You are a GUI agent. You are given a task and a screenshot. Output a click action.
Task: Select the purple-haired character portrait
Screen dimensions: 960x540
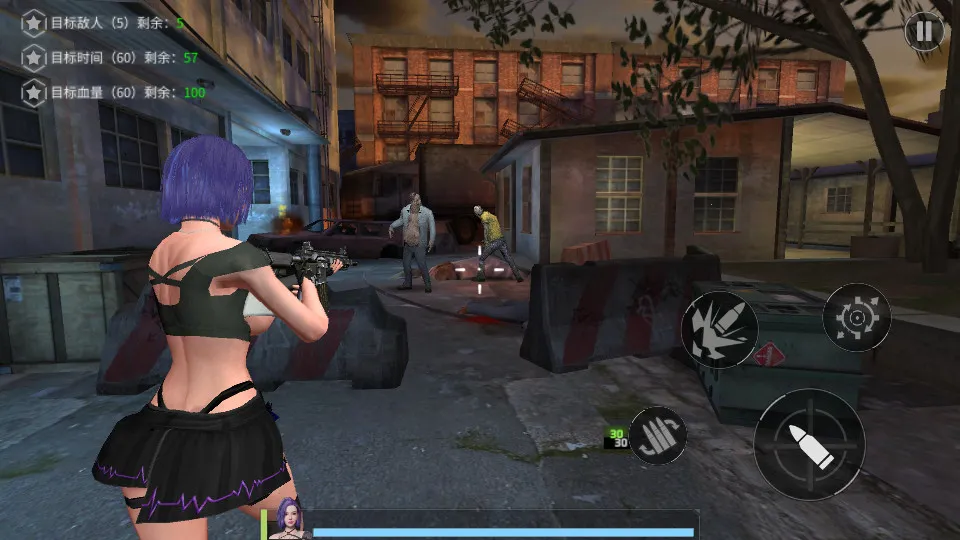(x=289, y=519)
